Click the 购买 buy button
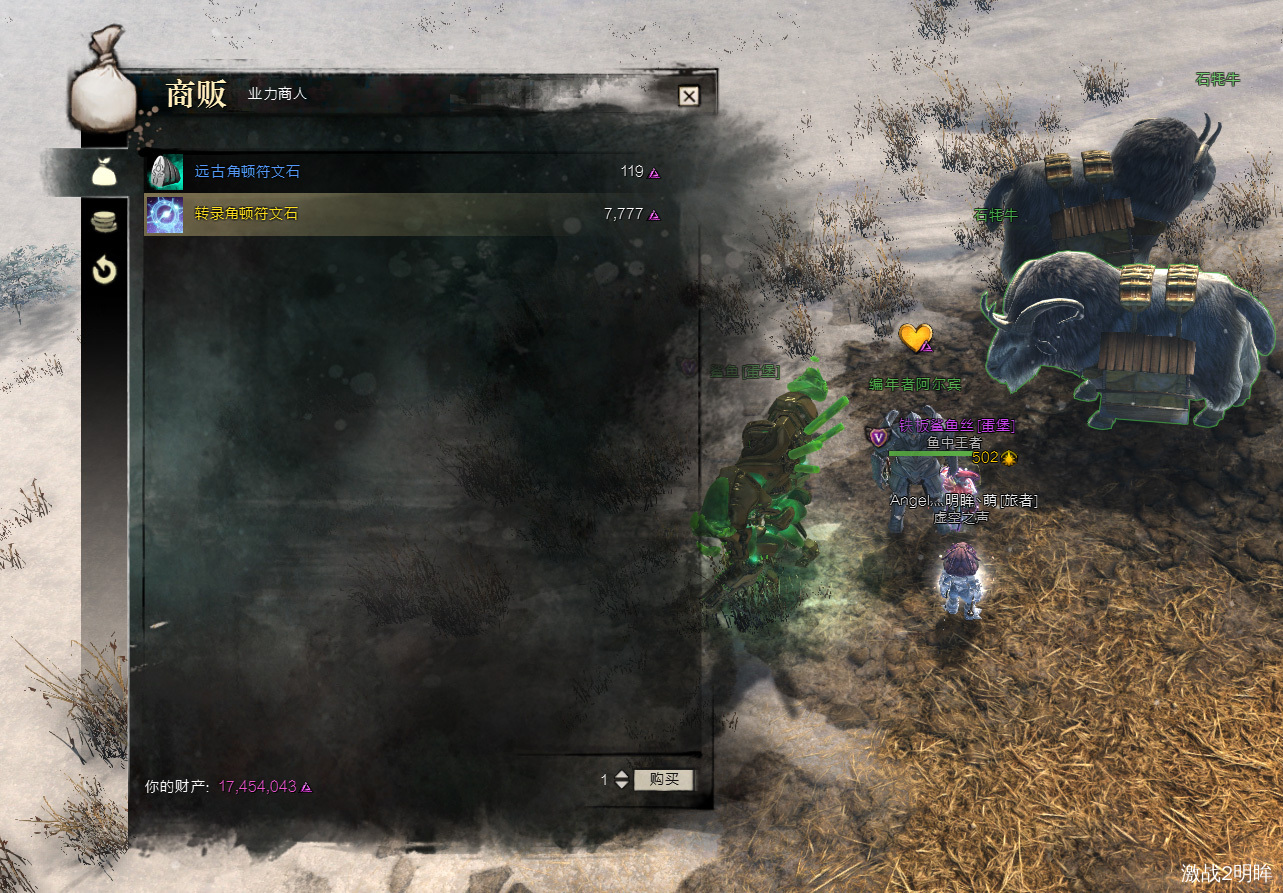The width and height of the screenshot is (1283, 893). (x=663, y=779)
